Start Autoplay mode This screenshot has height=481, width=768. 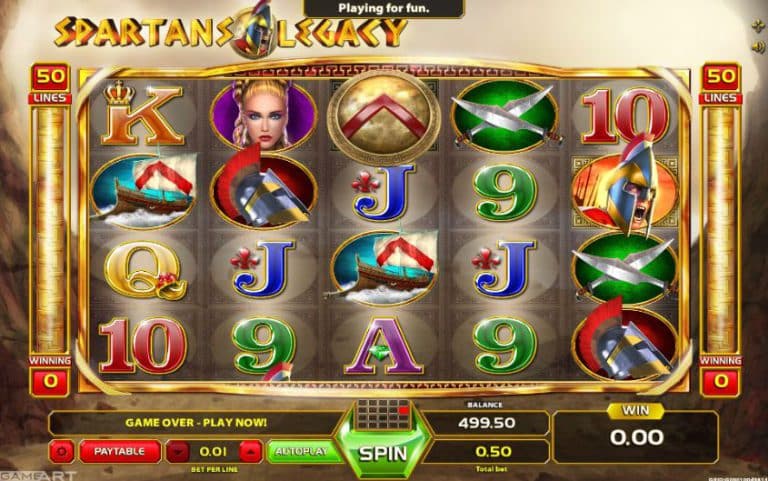pos(300,451)
